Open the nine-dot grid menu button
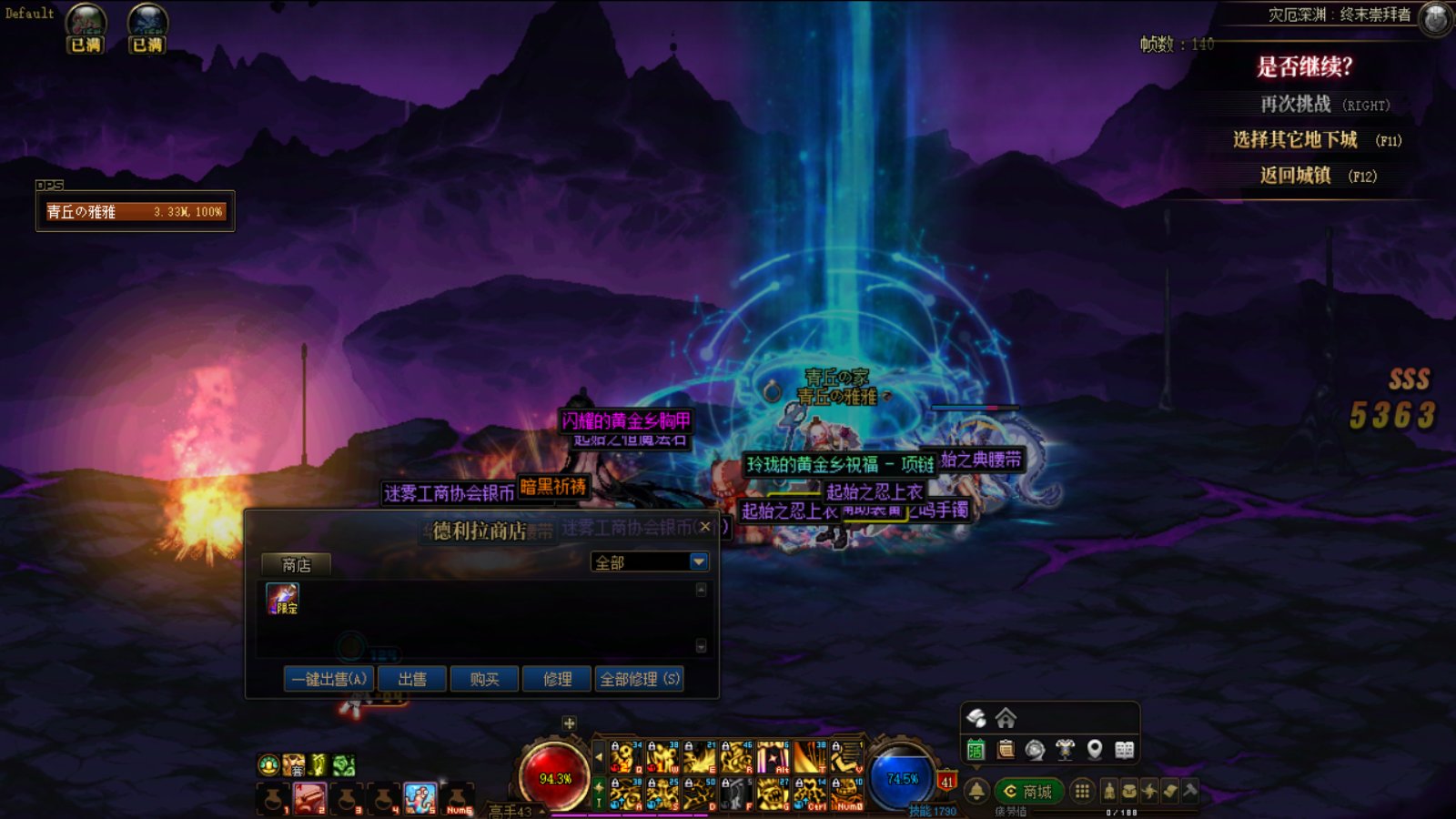 pos(1082,791)
